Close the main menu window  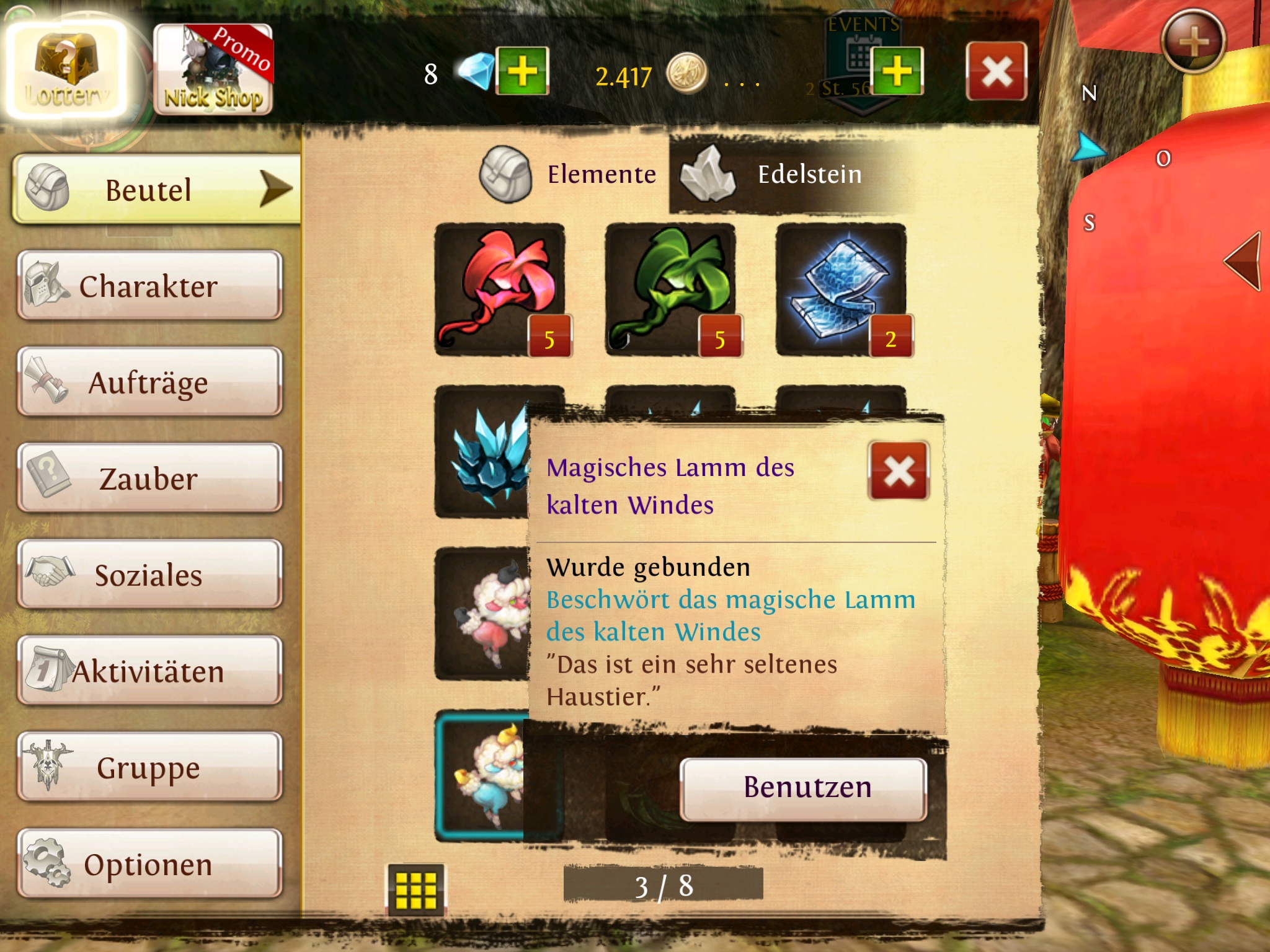[x=996, y=71]
